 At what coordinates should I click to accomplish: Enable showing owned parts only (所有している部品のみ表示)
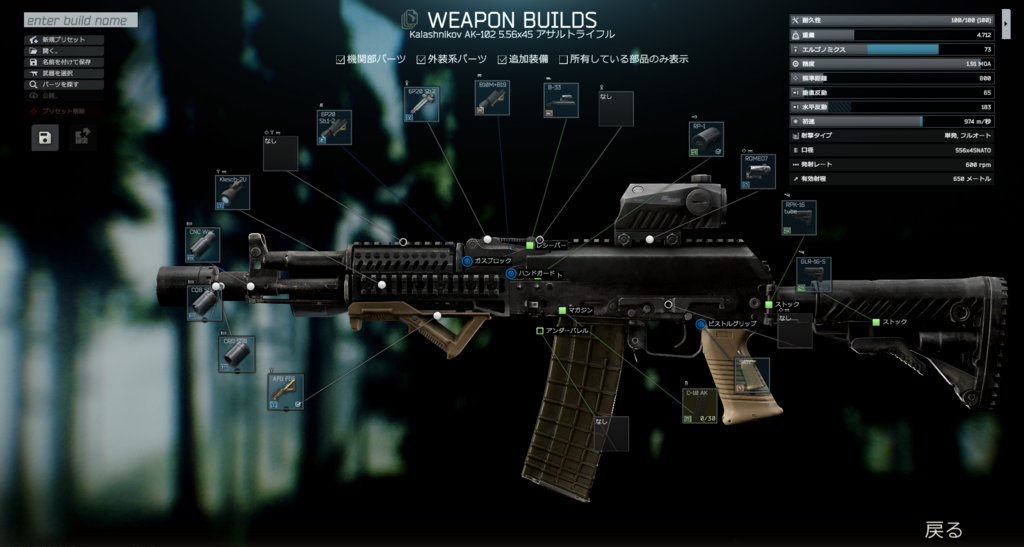tap(564, 60)
